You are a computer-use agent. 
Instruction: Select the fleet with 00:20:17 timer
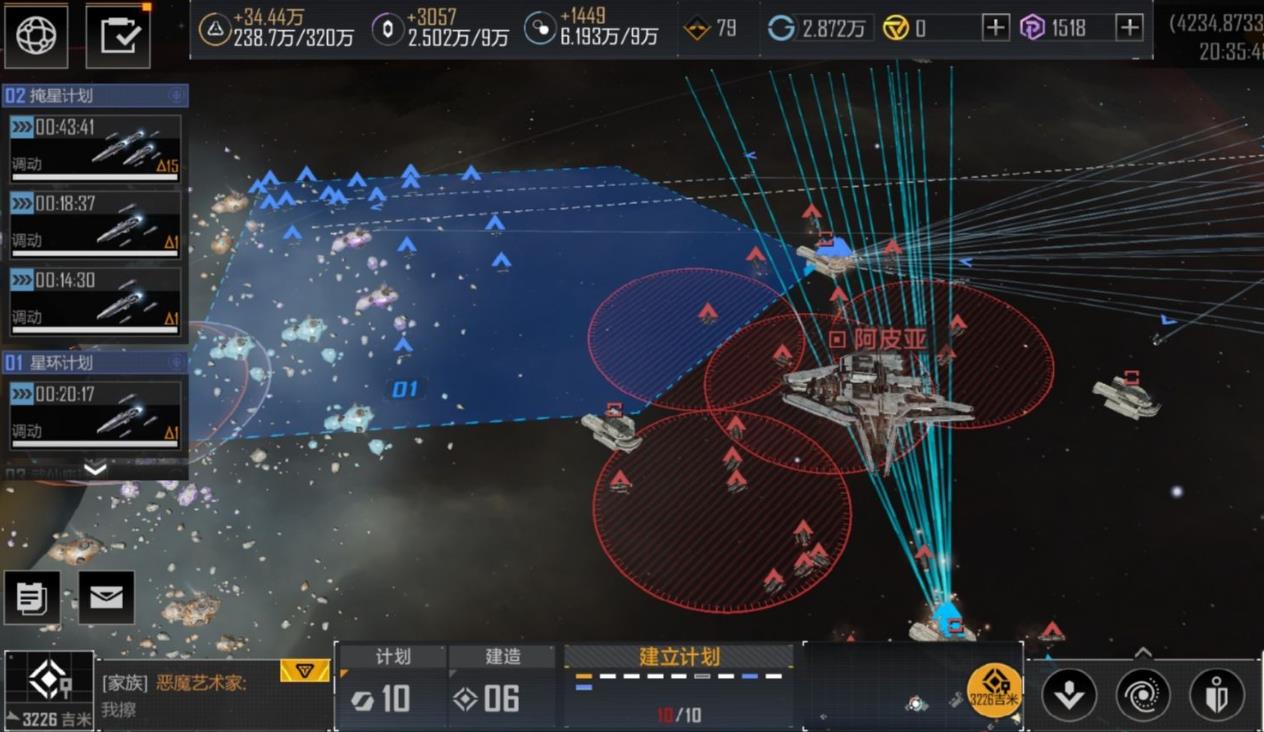[95, 414]
